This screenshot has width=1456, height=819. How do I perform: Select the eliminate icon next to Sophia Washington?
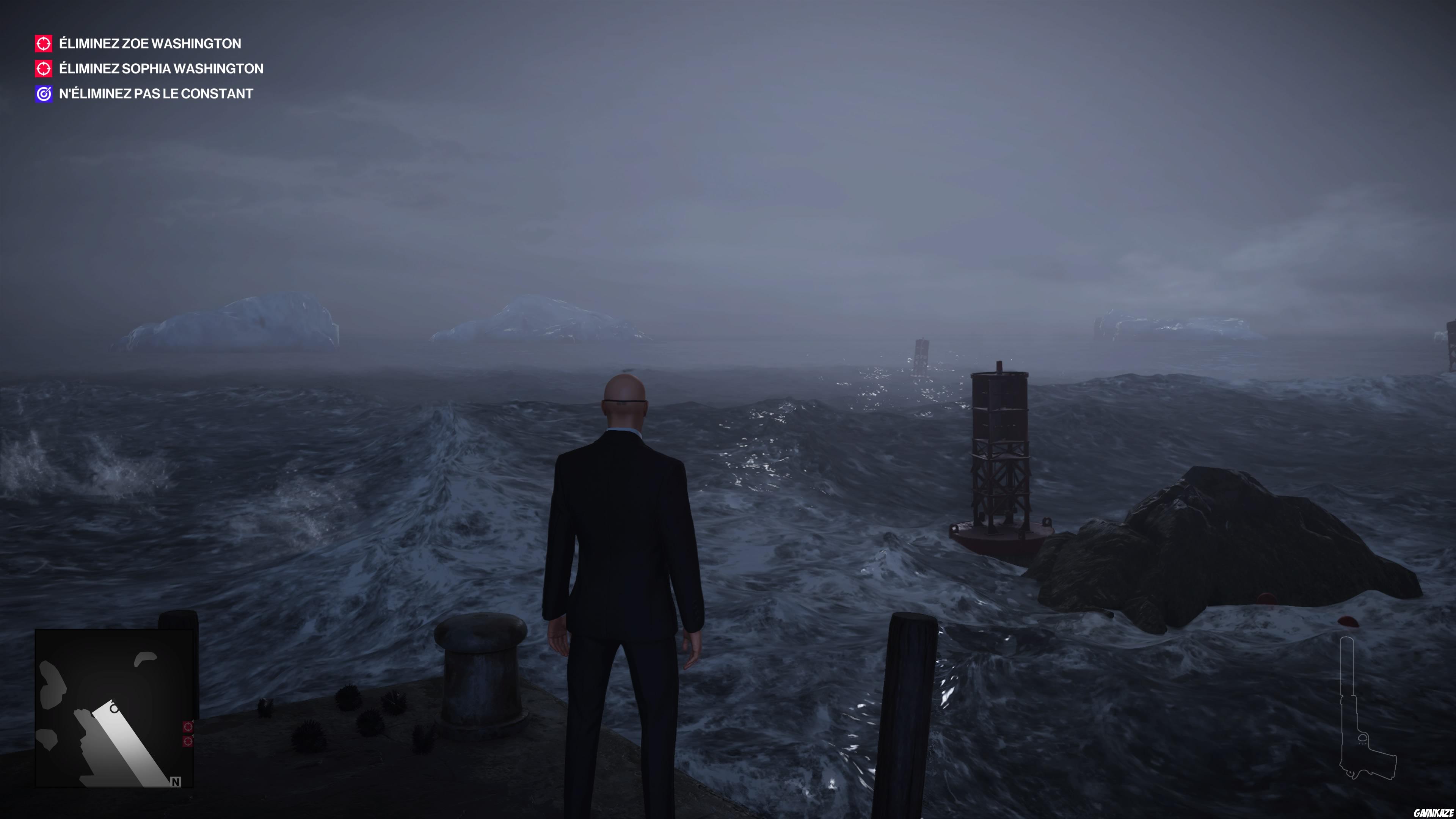(44, 68)
